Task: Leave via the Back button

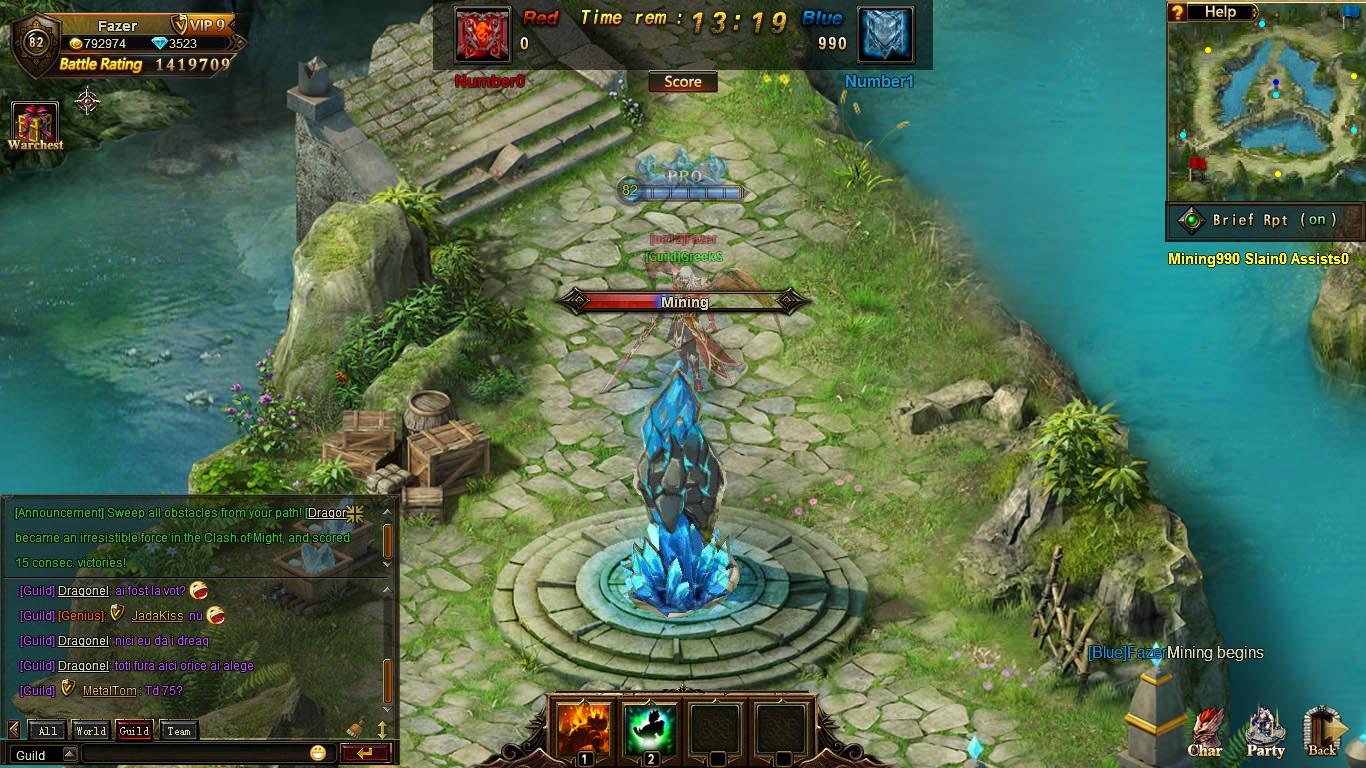Action: click(1324, 735)
